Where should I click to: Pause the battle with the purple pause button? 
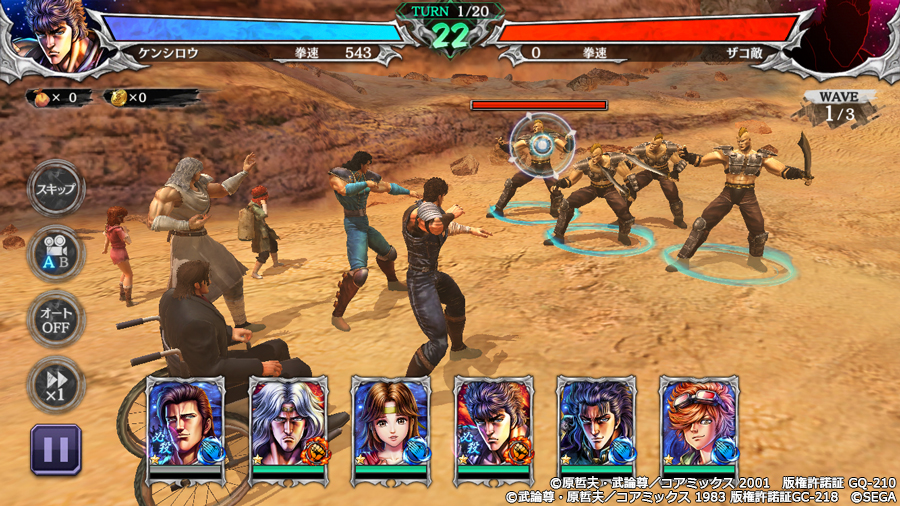[x=56, y=449]
